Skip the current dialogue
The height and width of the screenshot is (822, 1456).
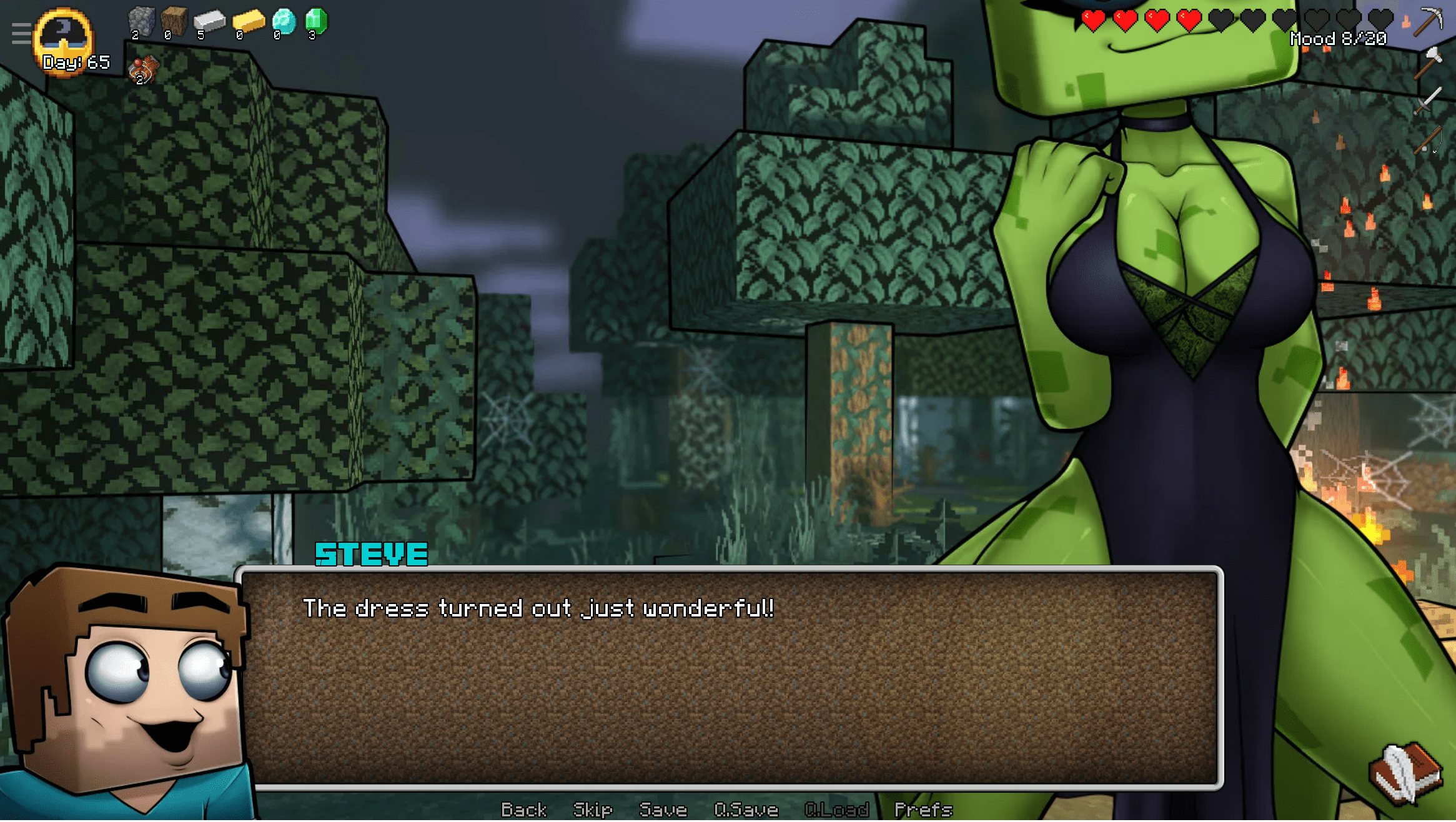pos(592,810)
